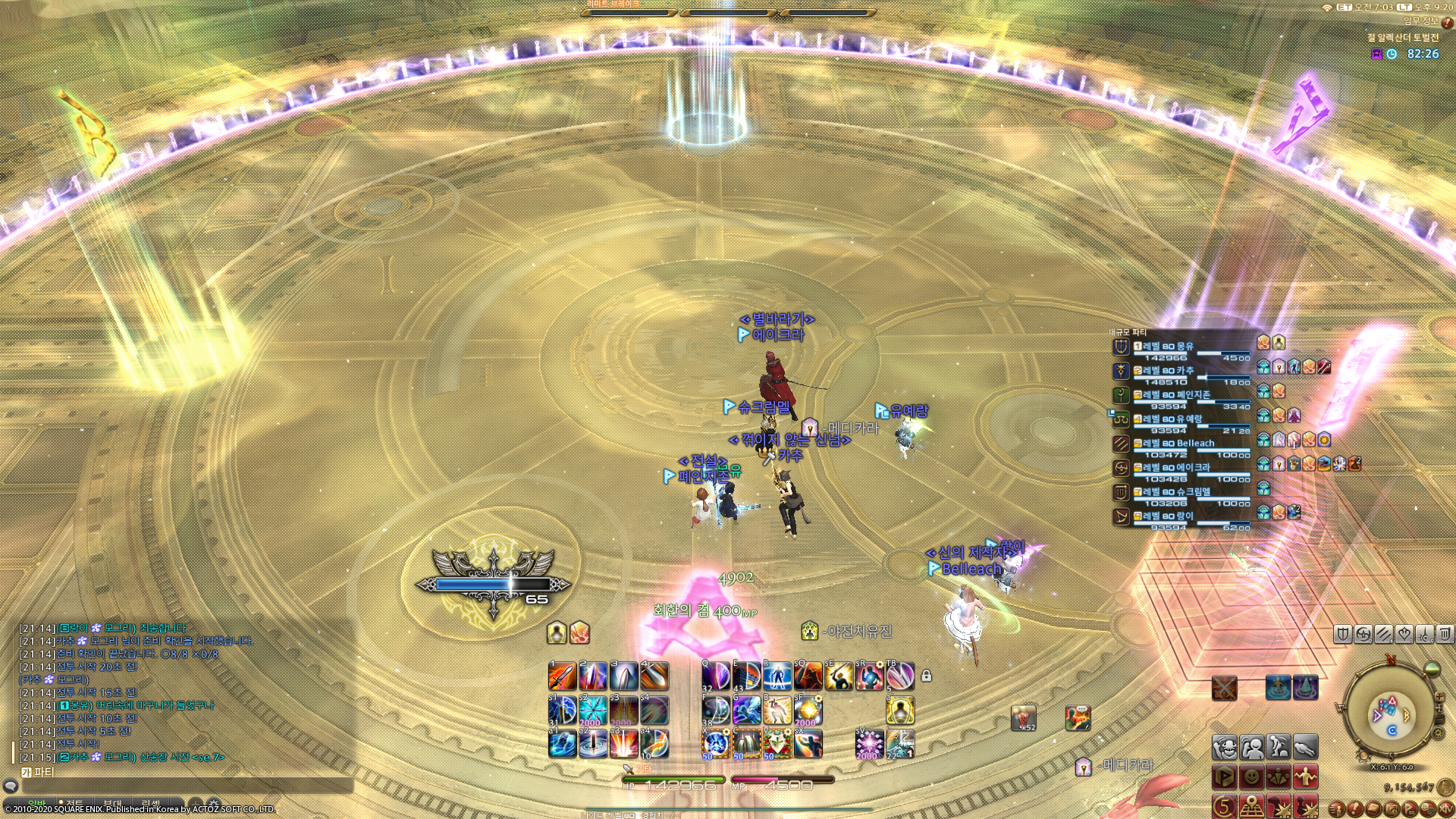Toggle the hotbar padlock icon

coord(926,676)
